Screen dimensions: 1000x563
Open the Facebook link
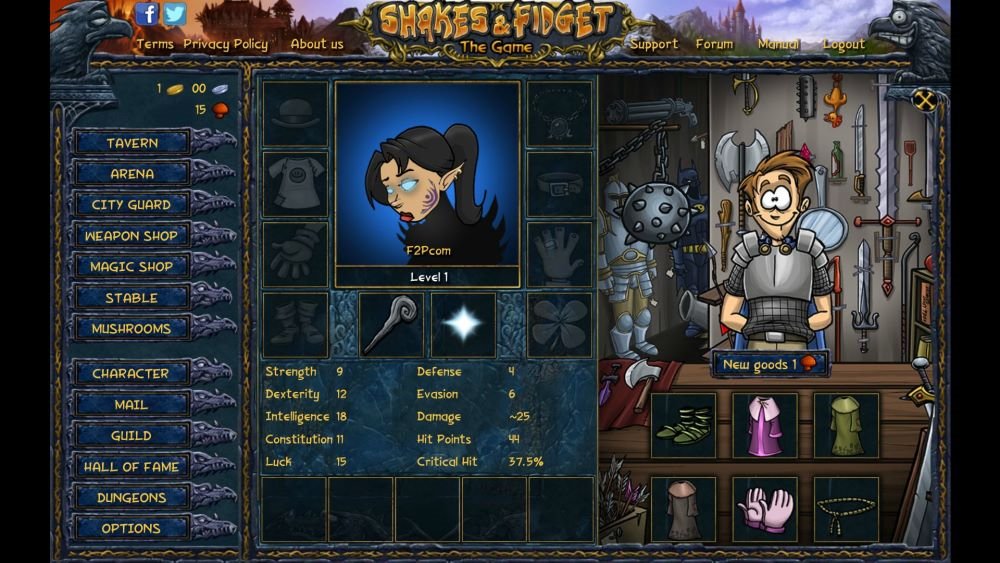147,14
